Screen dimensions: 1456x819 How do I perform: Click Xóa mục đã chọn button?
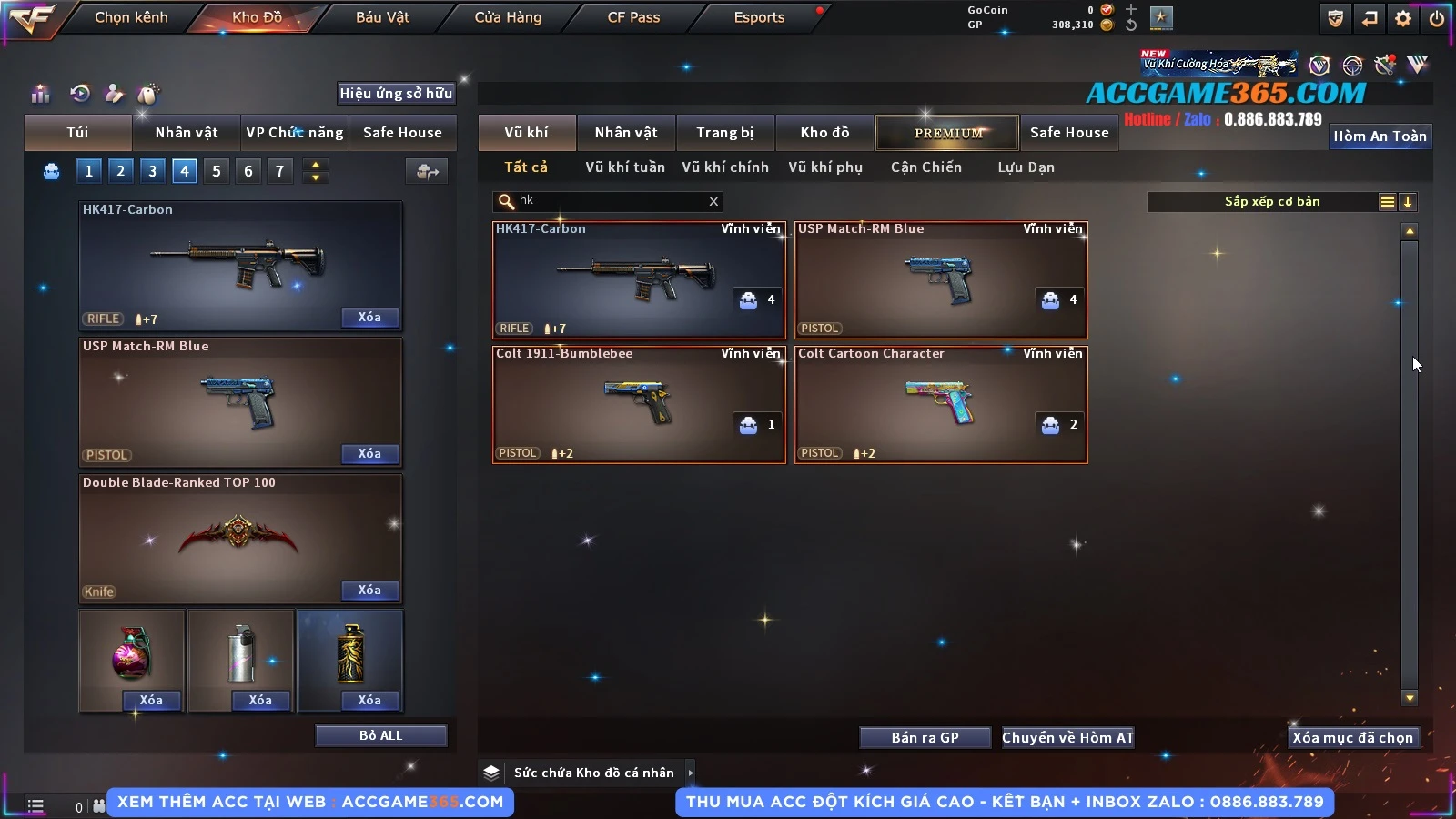click(x=1352, y=738)
